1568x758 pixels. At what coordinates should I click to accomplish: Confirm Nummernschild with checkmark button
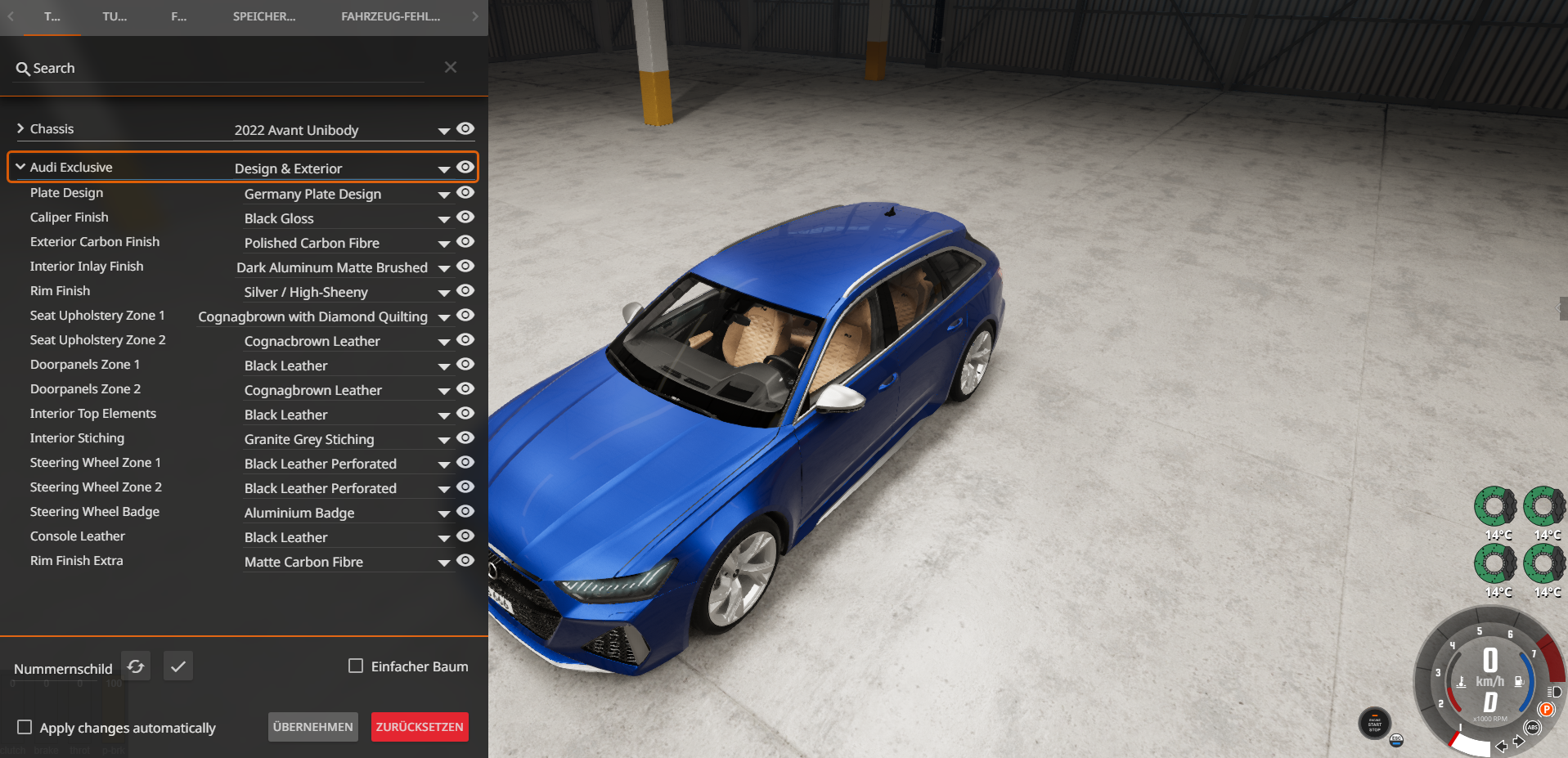tap(177, 666)
